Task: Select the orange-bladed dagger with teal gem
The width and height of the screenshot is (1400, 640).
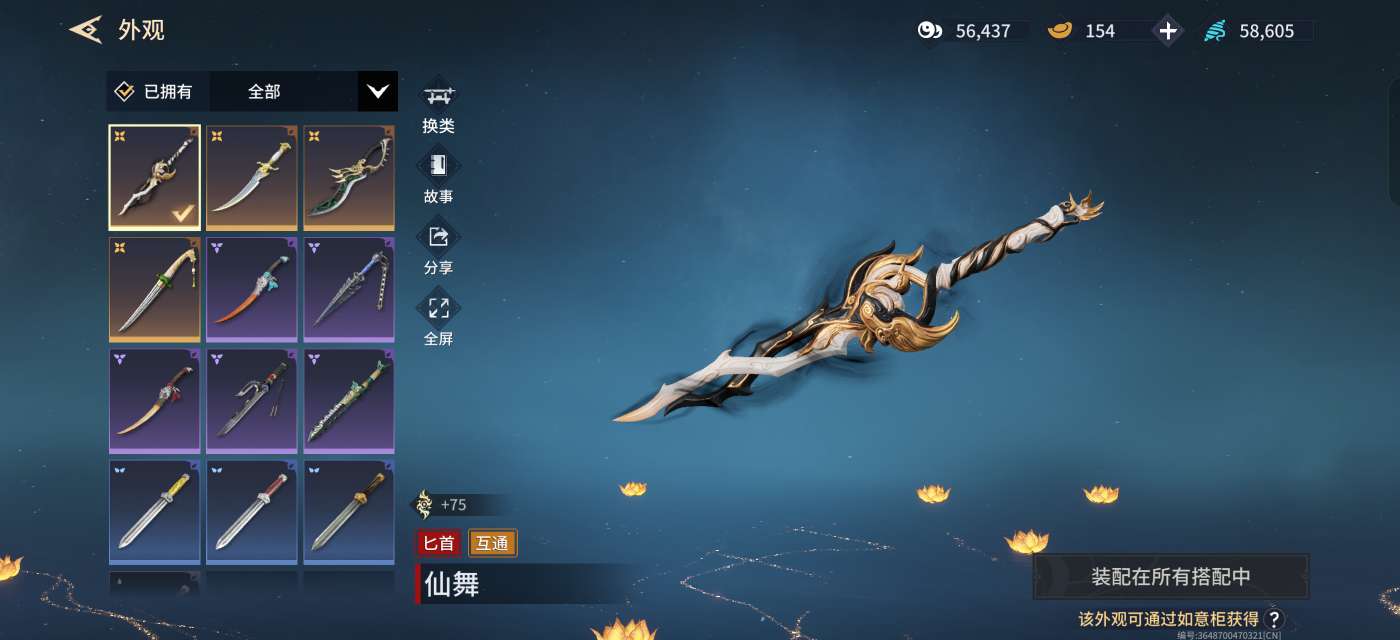Action: coord(251,289)
